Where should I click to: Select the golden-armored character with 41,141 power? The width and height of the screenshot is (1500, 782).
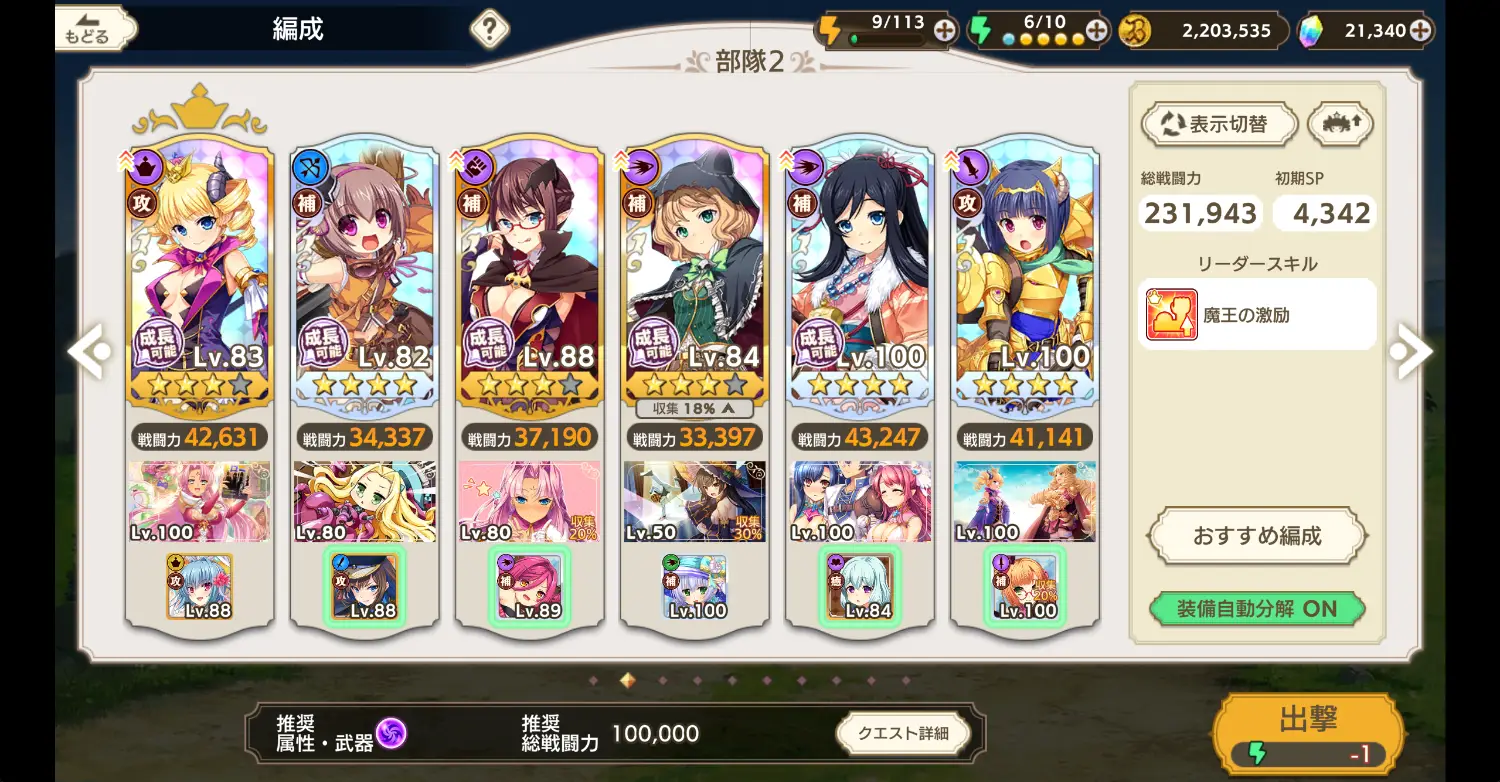click(x=1025, y=270)
